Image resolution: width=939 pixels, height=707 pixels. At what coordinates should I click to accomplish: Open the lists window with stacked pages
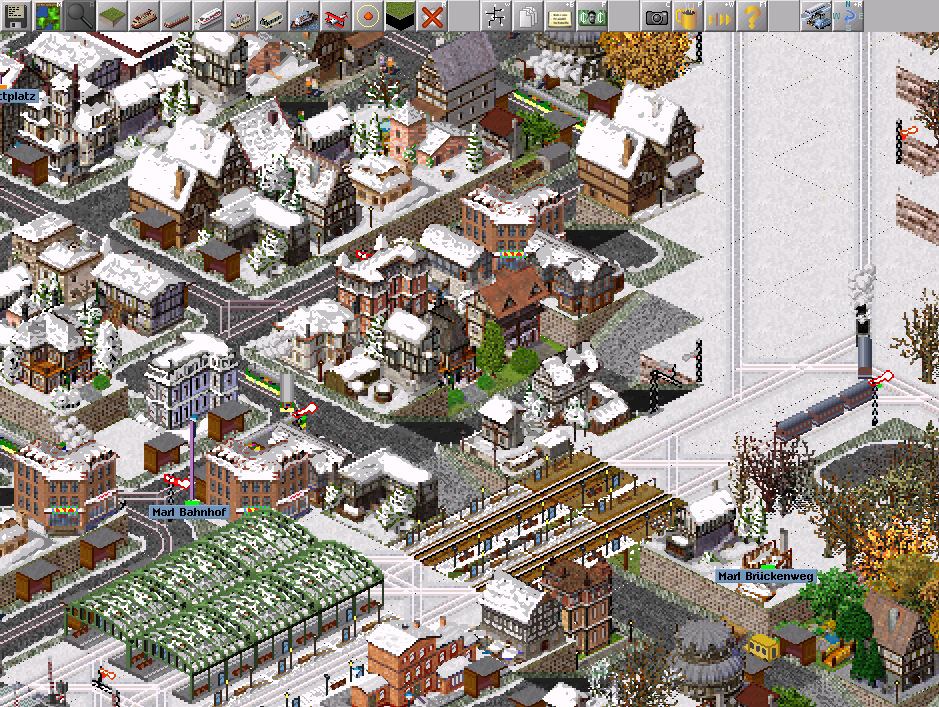pos(528,16)
